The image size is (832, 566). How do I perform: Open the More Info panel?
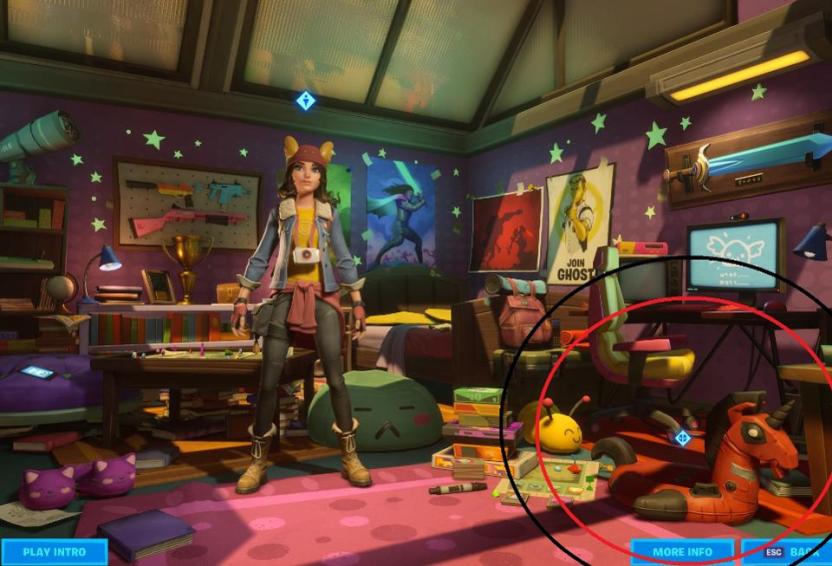click(682, 552)
